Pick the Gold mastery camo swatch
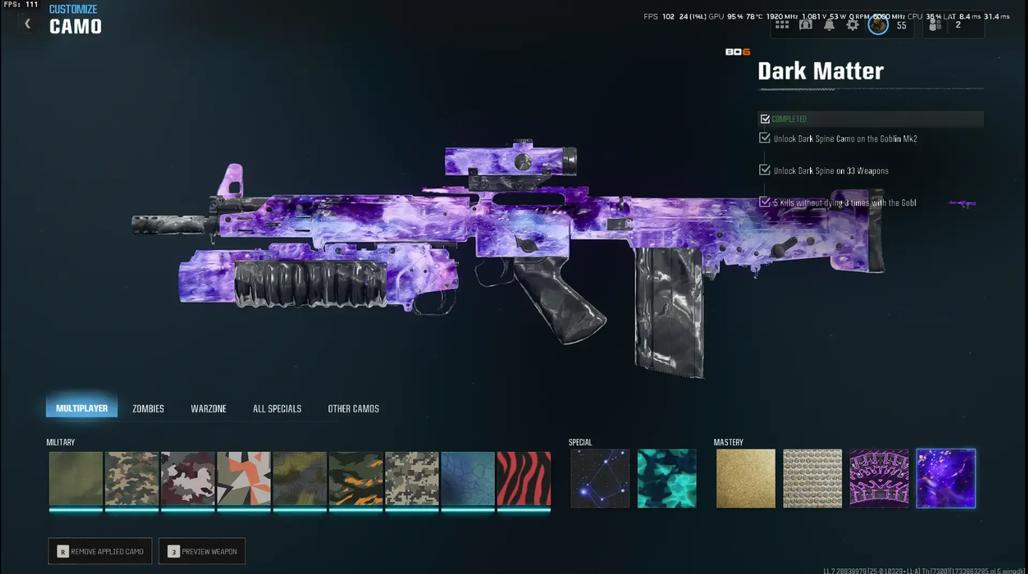The height and width of the screenshot is (574, 1028). [x=745, y=479]
